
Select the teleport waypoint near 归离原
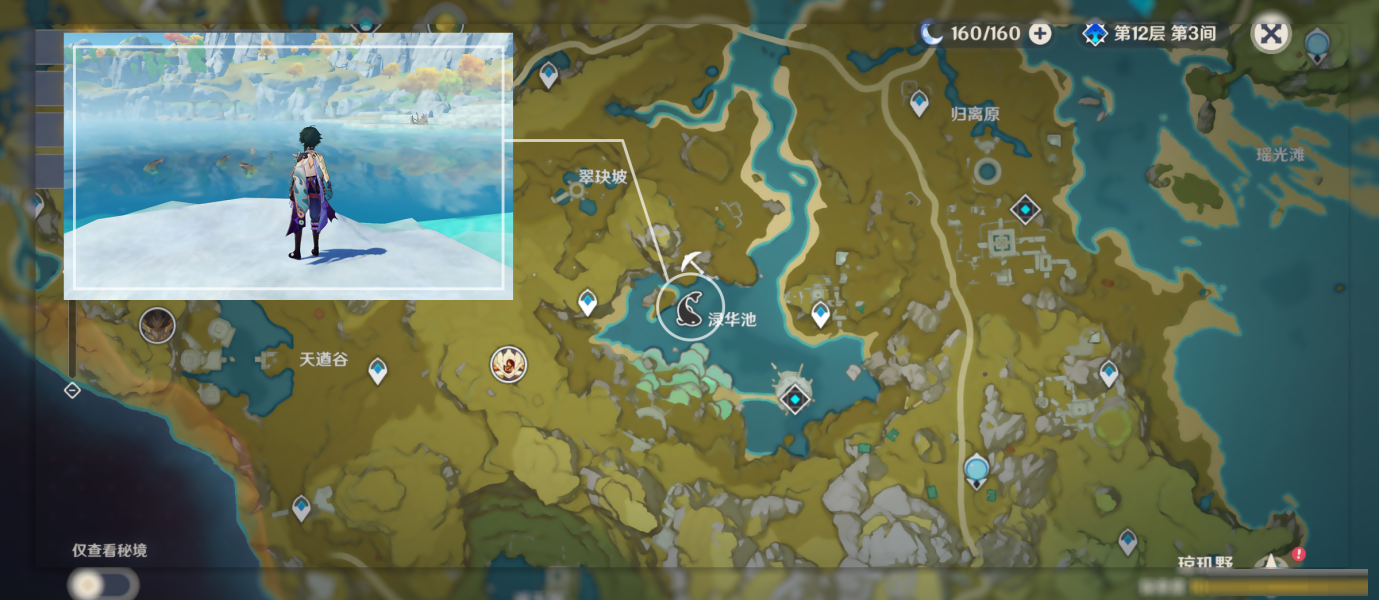coord(919,102)
